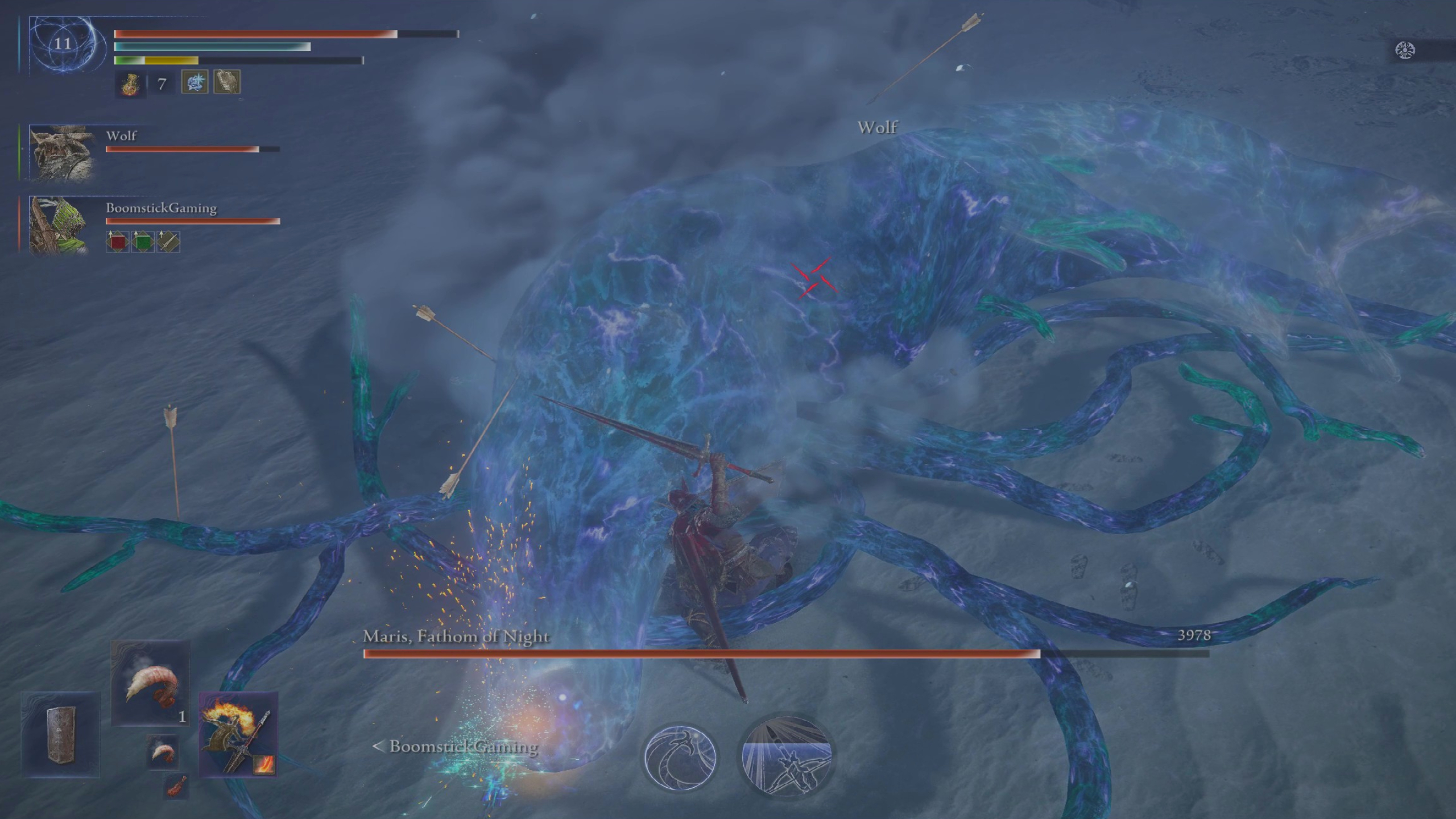Image resolution: width=1456 pixels, height=819 pixels.
Task: Toggle the sword weapon-buff icon
Action: tap(169, 242)
